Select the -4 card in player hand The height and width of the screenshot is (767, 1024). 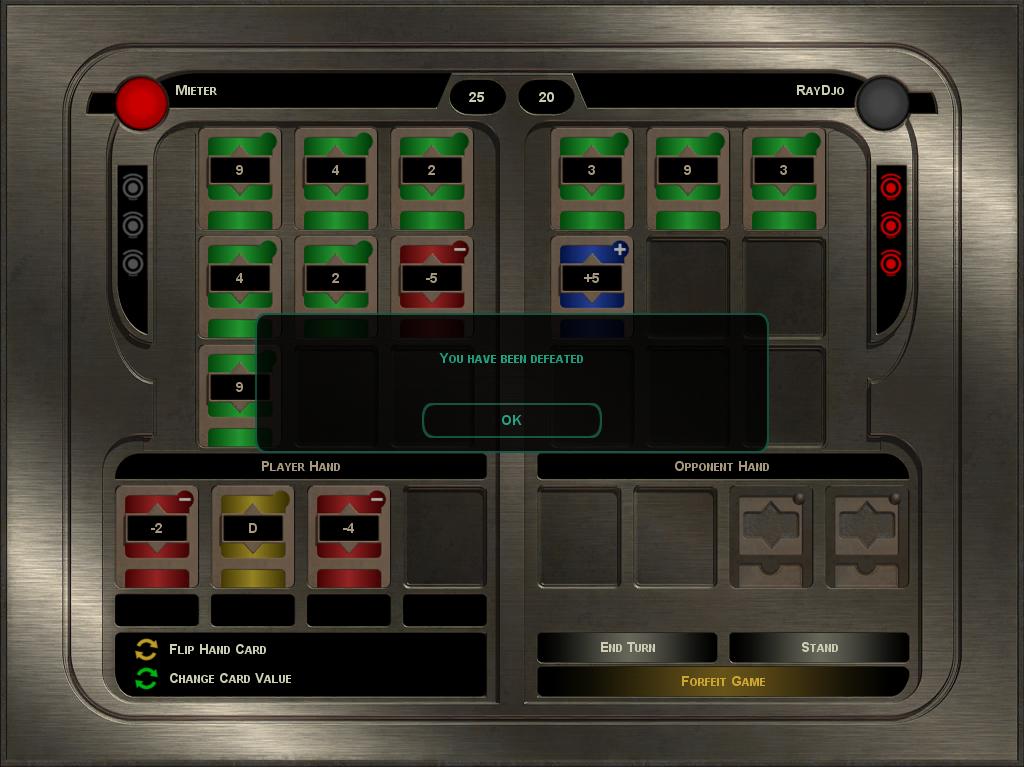tap(348, 535)
